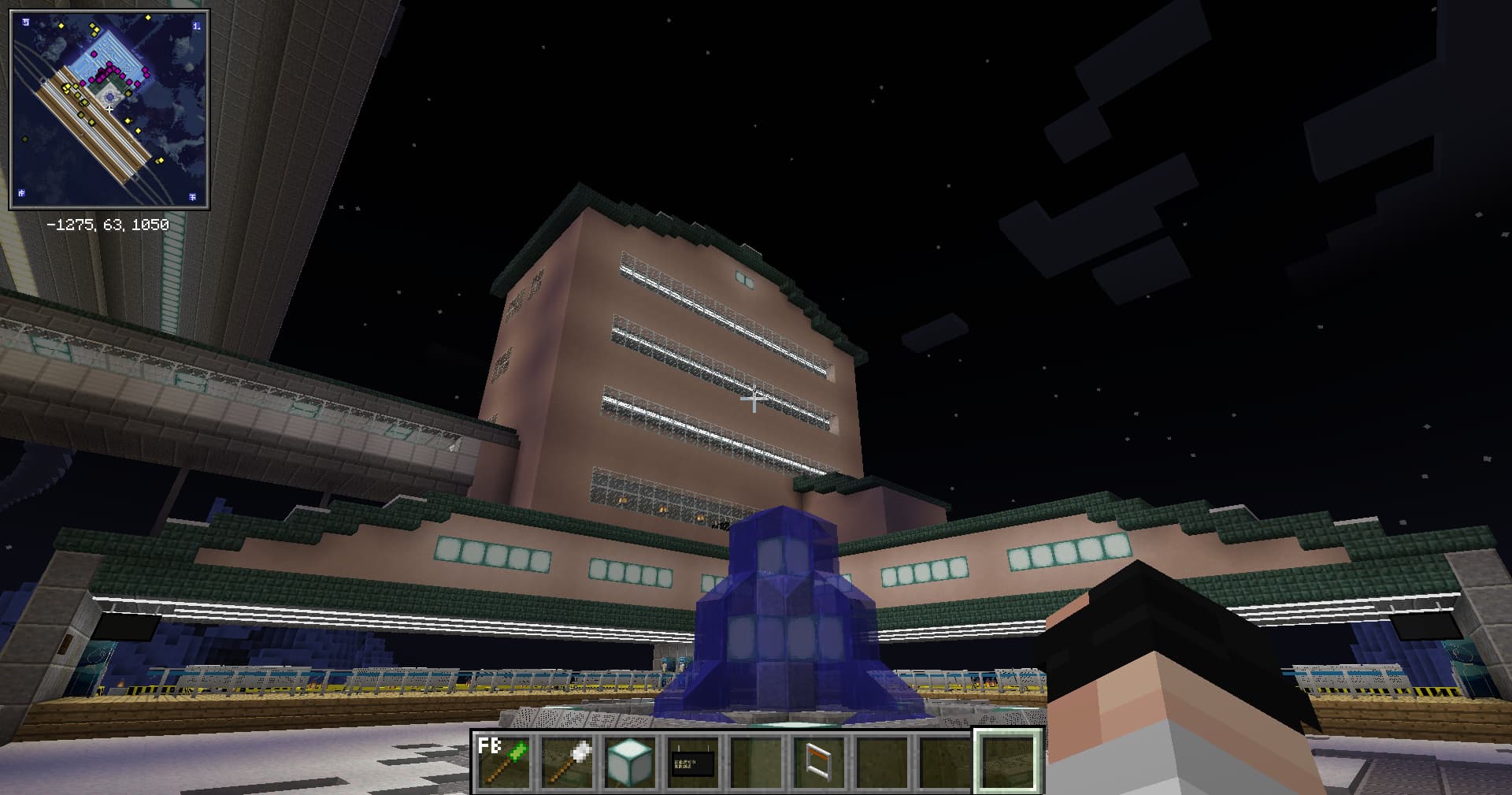Click the minimap in the corner
The image size is (1512, 795).
[109, 110]
